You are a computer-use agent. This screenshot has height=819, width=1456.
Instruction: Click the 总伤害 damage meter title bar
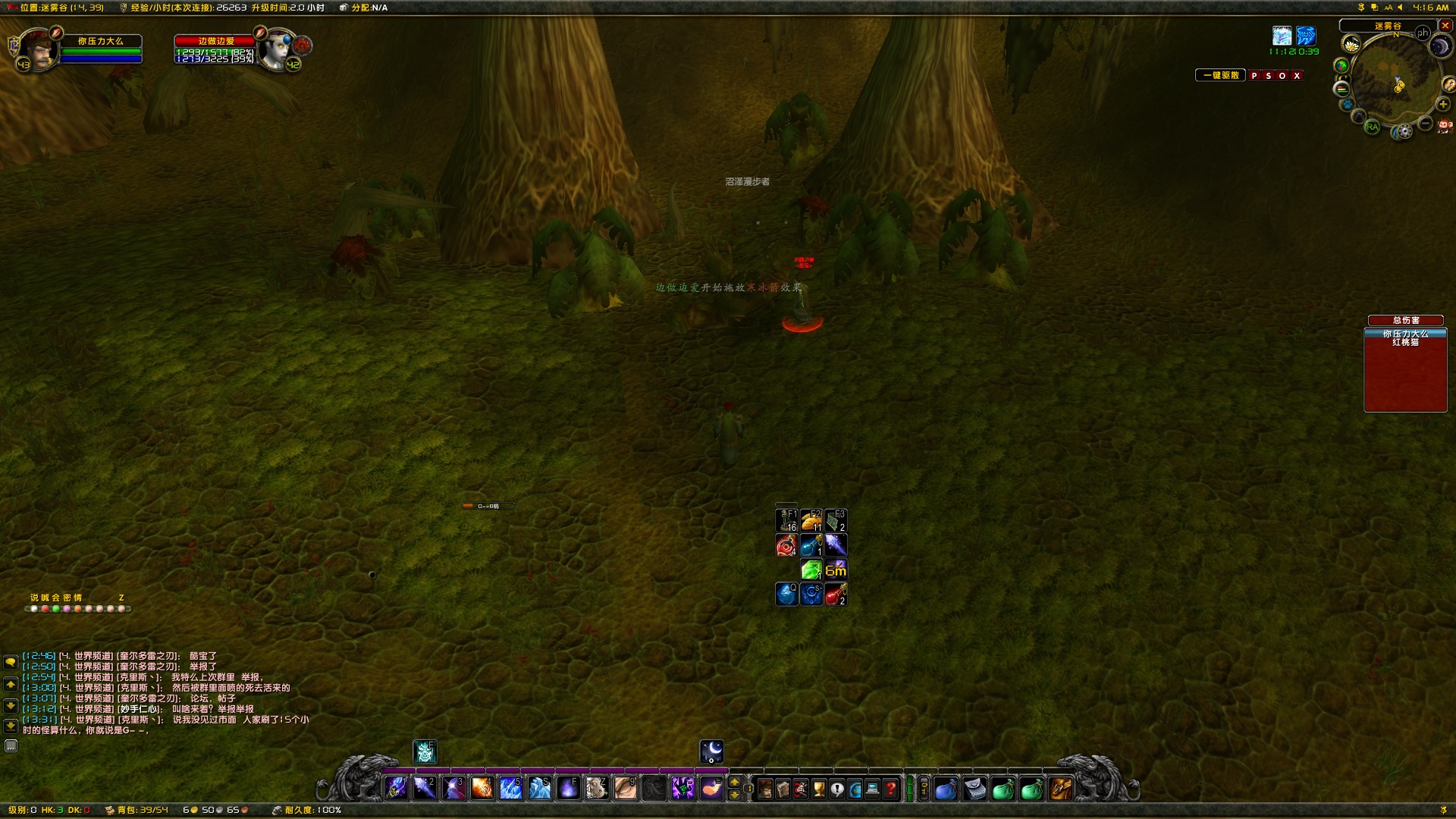(x=1404, y=320)
